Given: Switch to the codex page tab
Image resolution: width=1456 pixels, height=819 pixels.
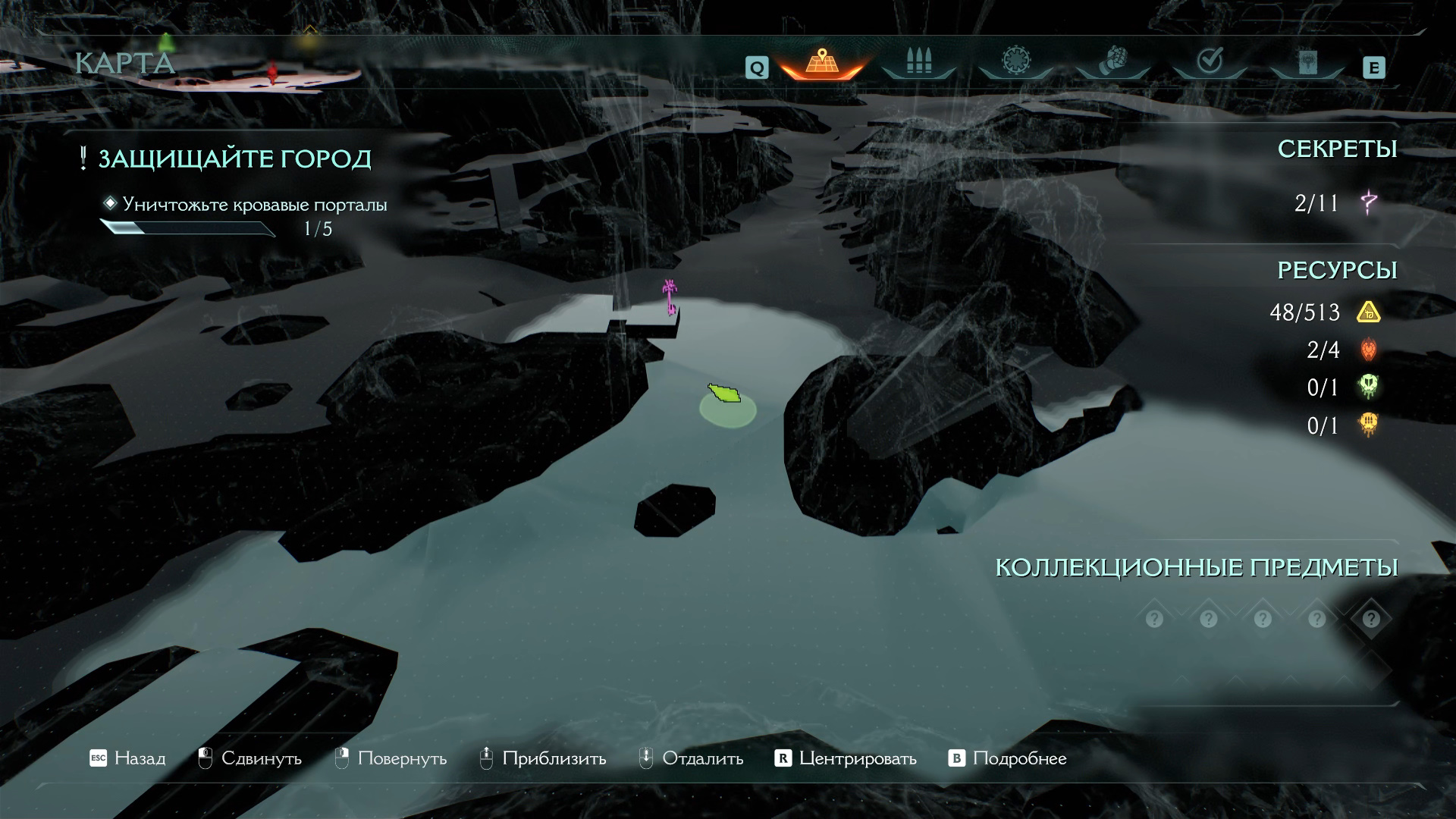Looking at the screenshot, I should pos(1307,62).
